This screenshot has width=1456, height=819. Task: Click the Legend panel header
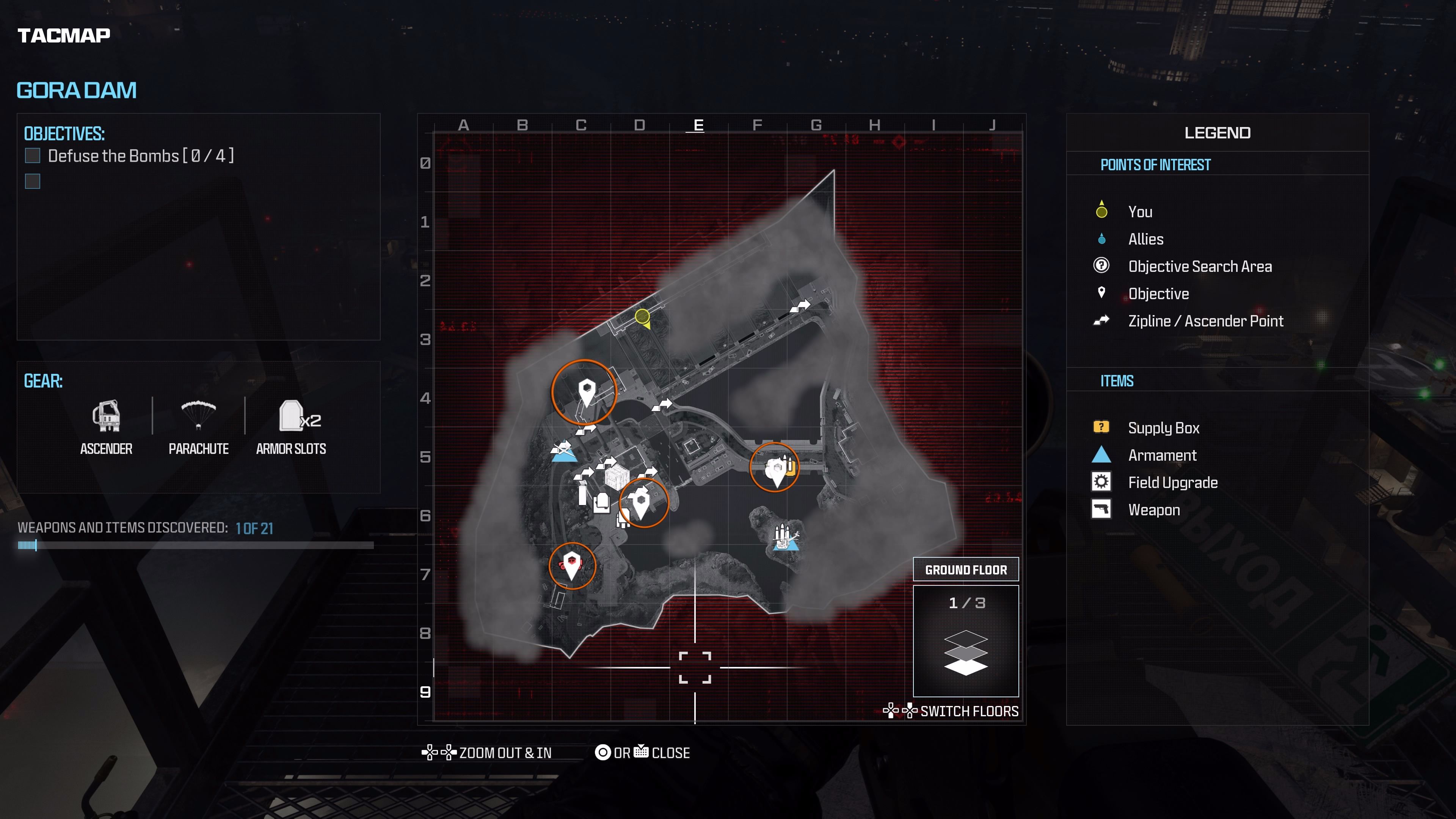tap(1218, 132)
